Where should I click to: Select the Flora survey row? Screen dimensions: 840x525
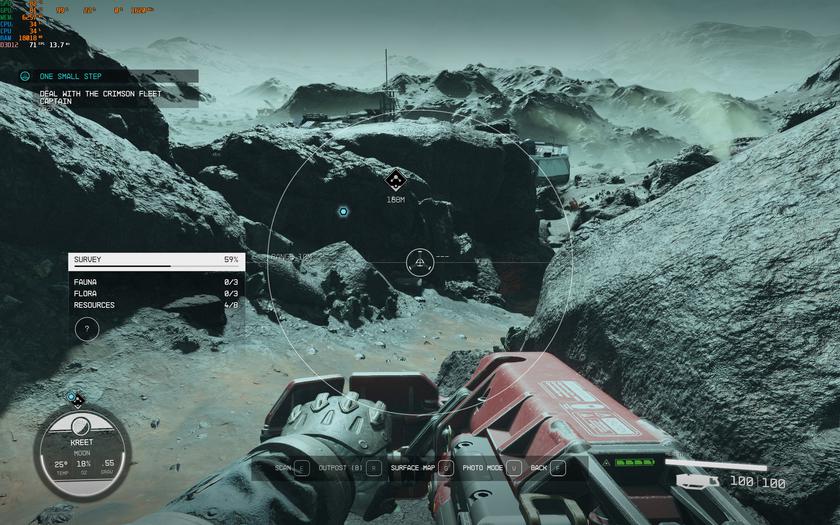click(155, 293)
